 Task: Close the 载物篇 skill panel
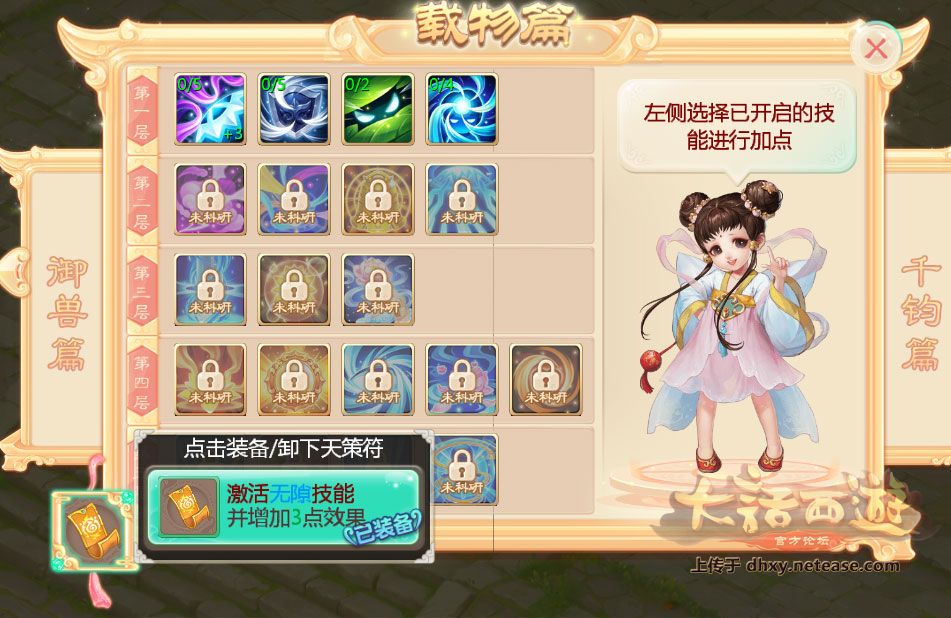[x=875, y=48]
